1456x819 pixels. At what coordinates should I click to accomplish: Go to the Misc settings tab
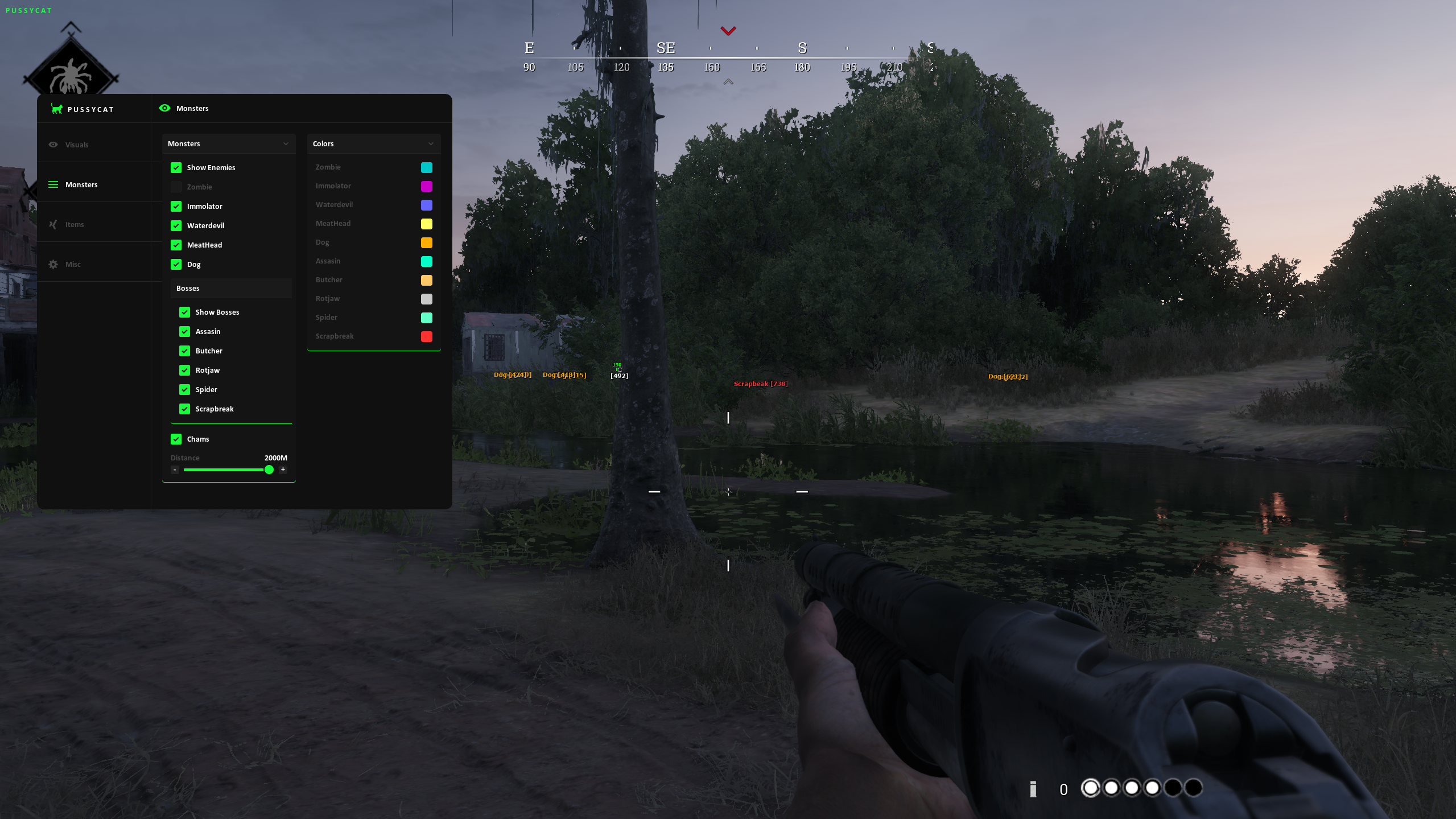(73, 264)
